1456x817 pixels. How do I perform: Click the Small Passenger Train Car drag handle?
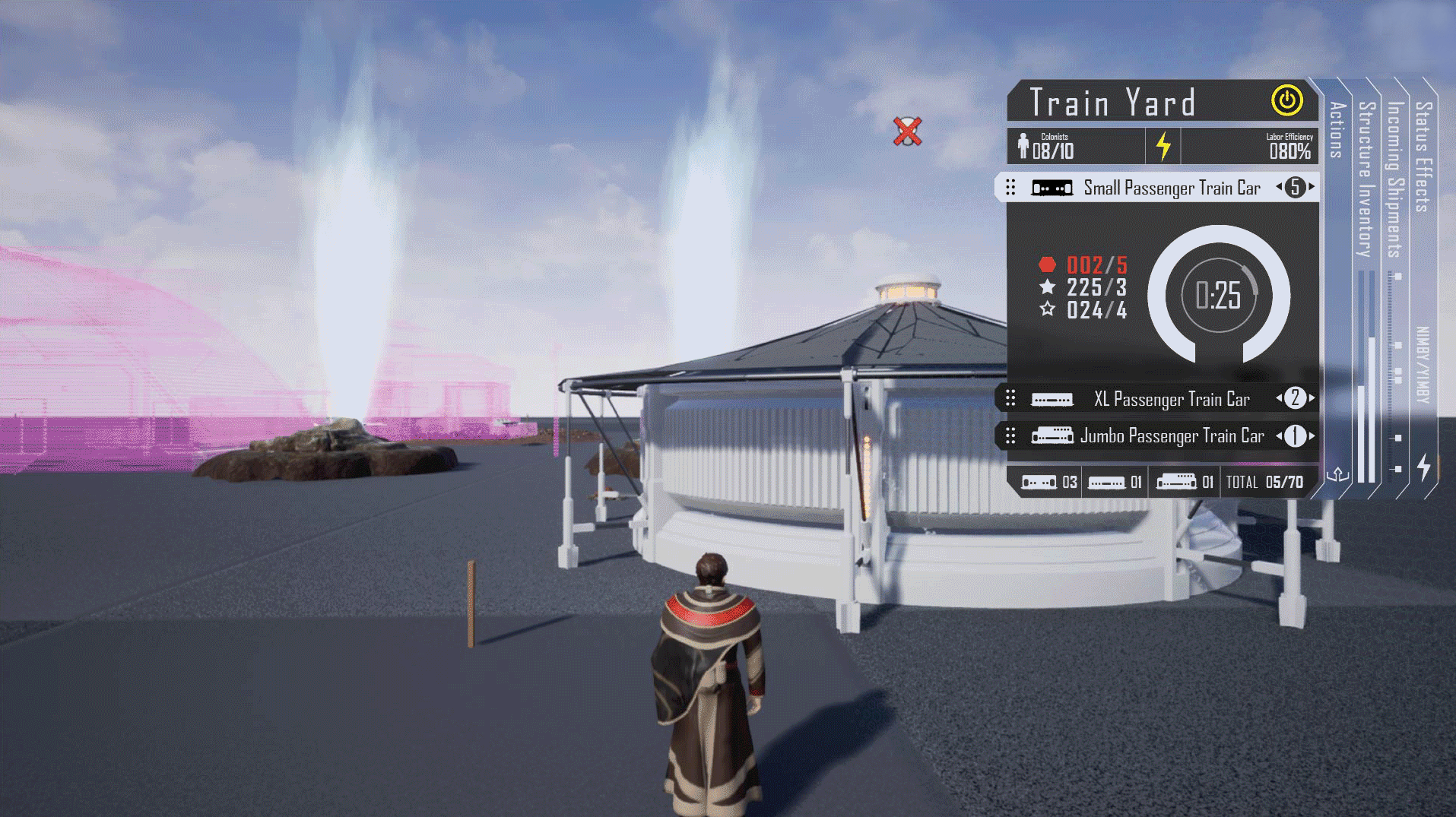coord(1010,188)
